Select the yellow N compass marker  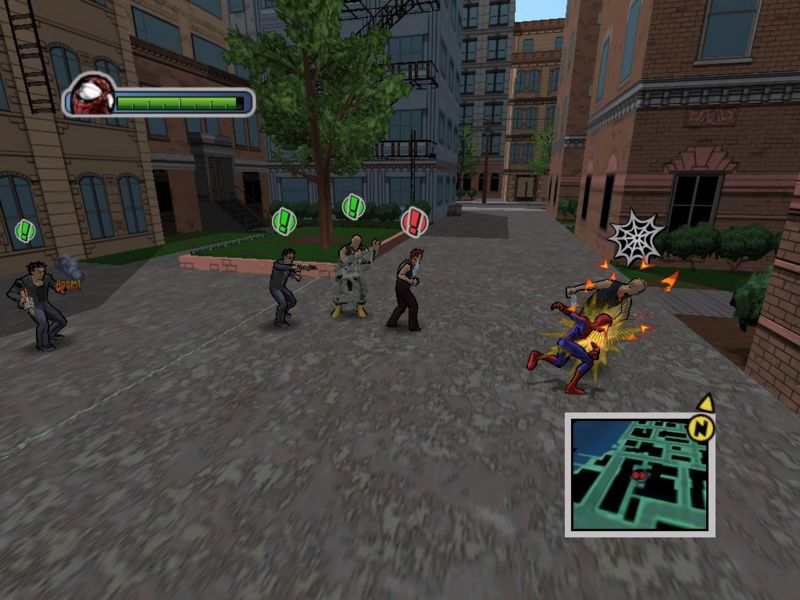tap(702, 426)
